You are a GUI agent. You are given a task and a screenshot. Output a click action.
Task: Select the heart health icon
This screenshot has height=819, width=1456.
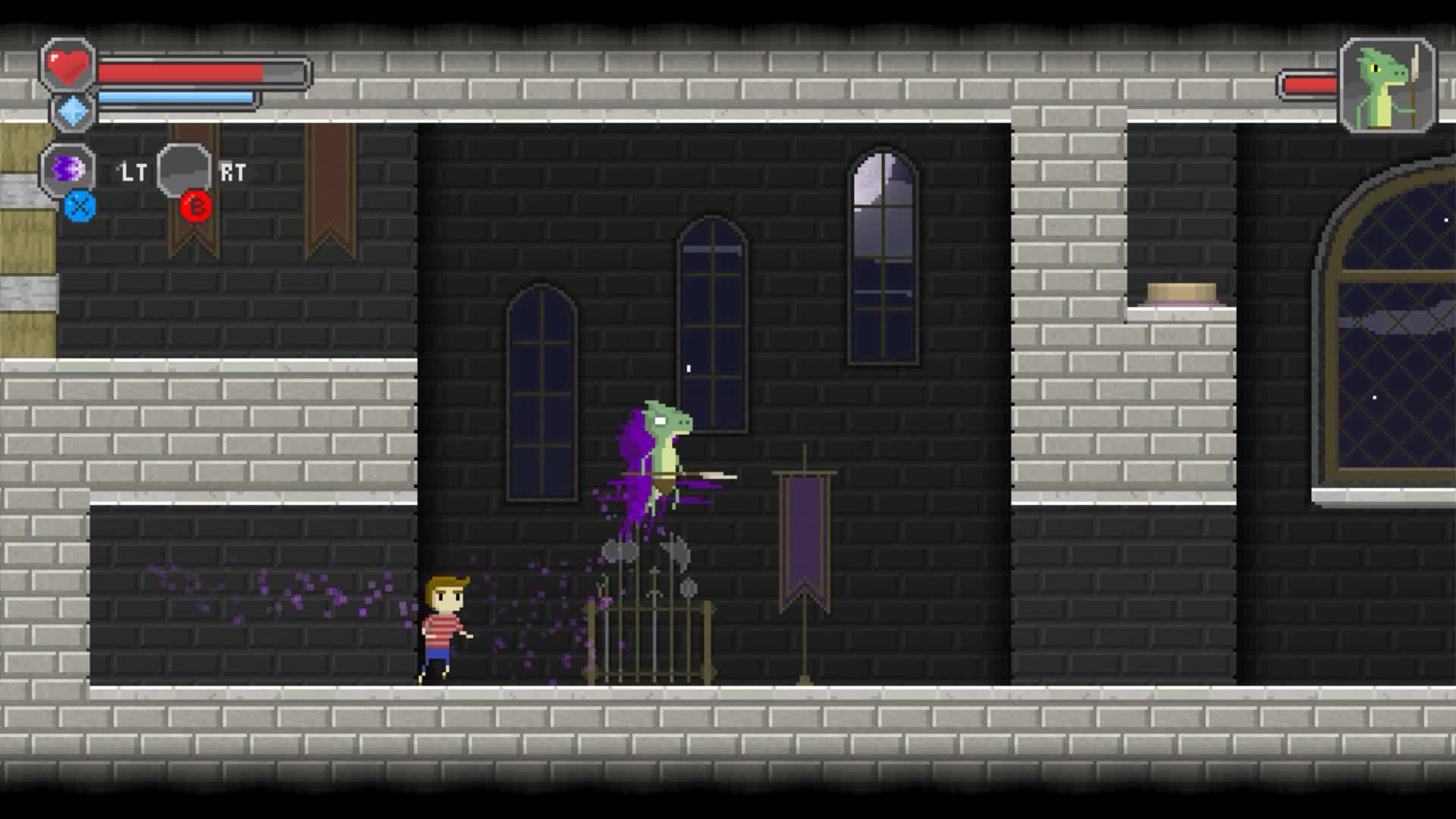[68, 64]
